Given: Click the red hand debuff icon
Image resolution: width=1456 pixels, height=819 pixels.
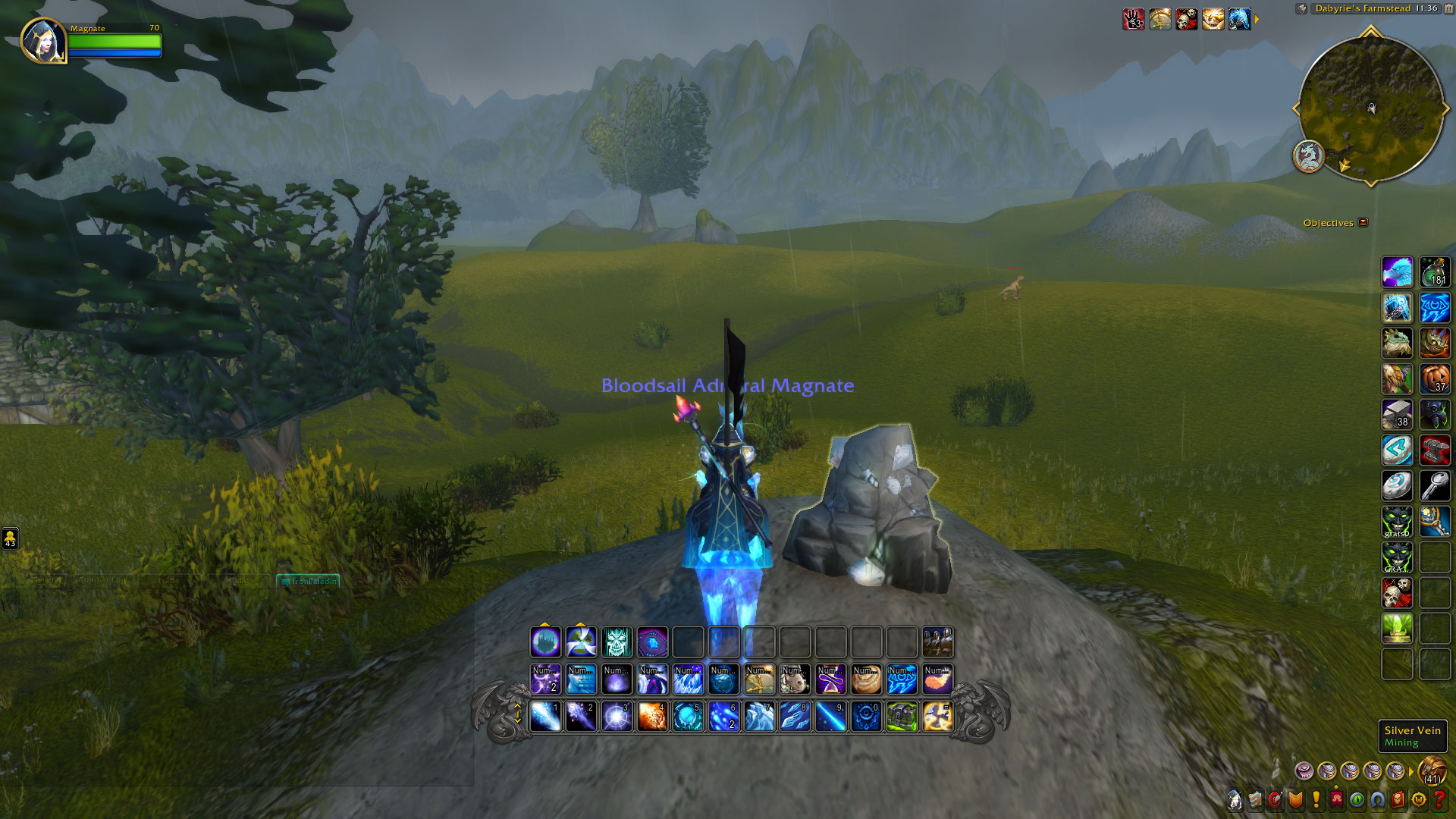Looking at the screenshot, I should click(x=1134, y=19).
